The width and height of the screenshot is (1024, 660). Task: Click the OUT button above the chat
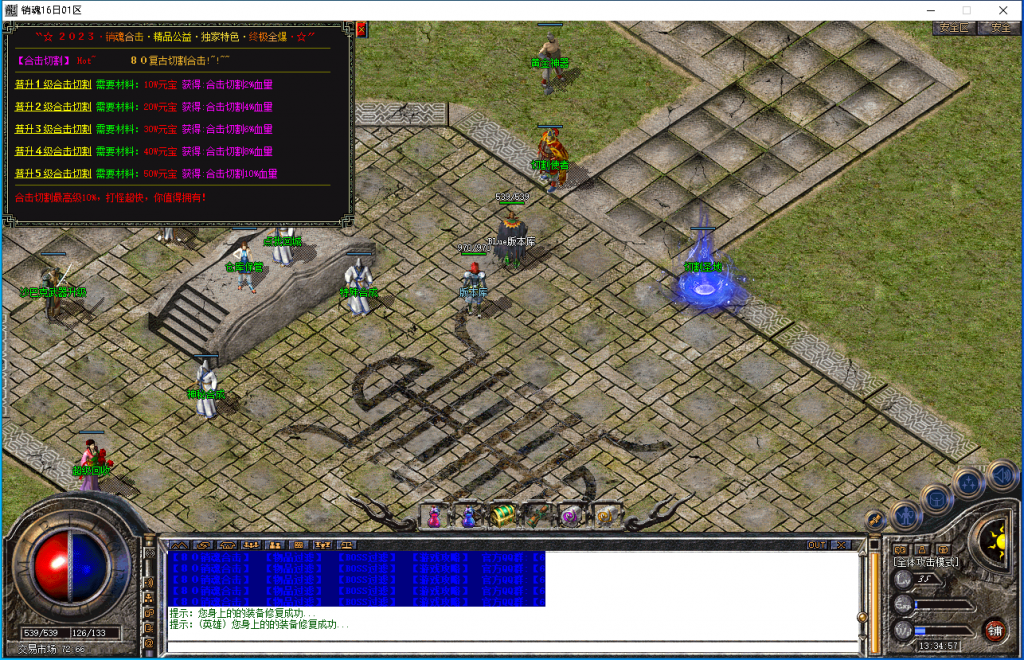pyautogui.click(x=817, y=545)
